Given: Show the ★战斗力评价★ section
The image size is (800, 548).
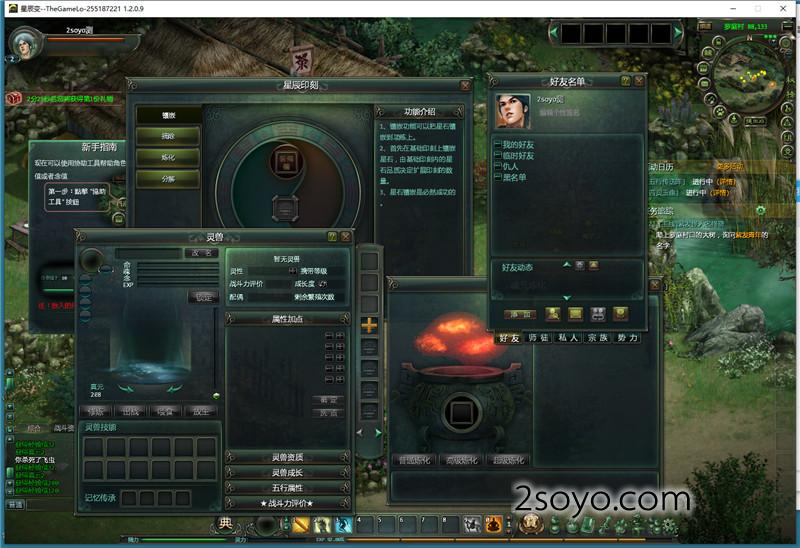Looking at the screenshot, I should pyautogui.click(x=287, y=502).
